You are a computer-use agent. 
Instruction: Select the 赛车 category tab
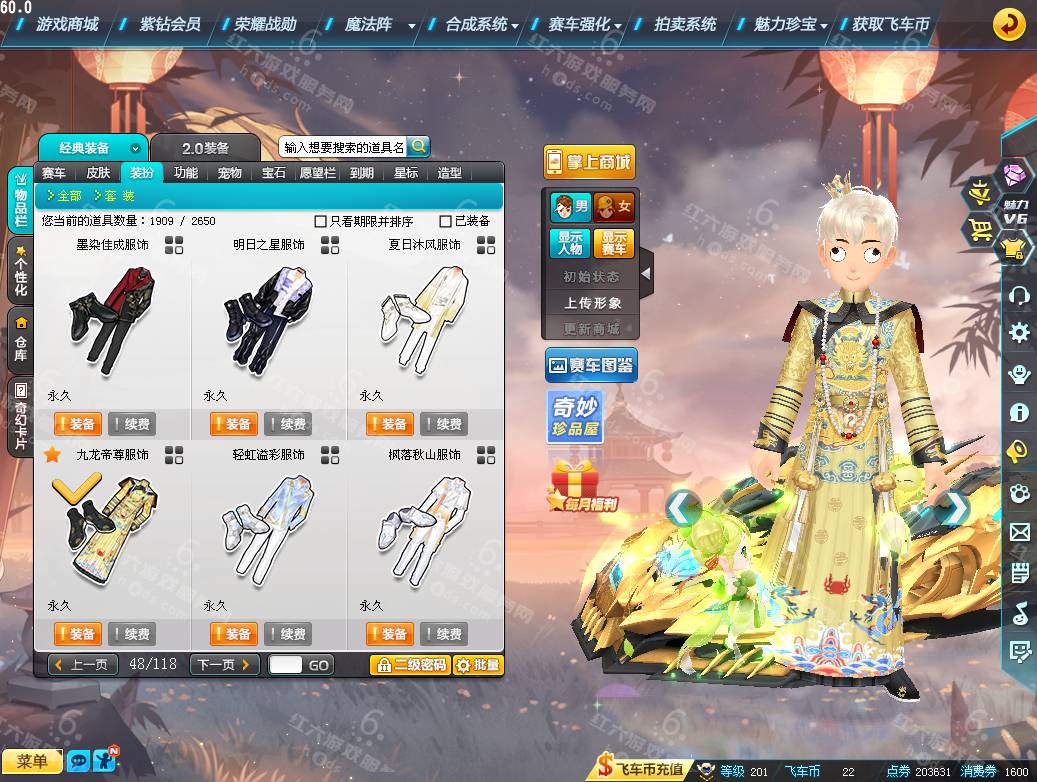pos(54,172)
